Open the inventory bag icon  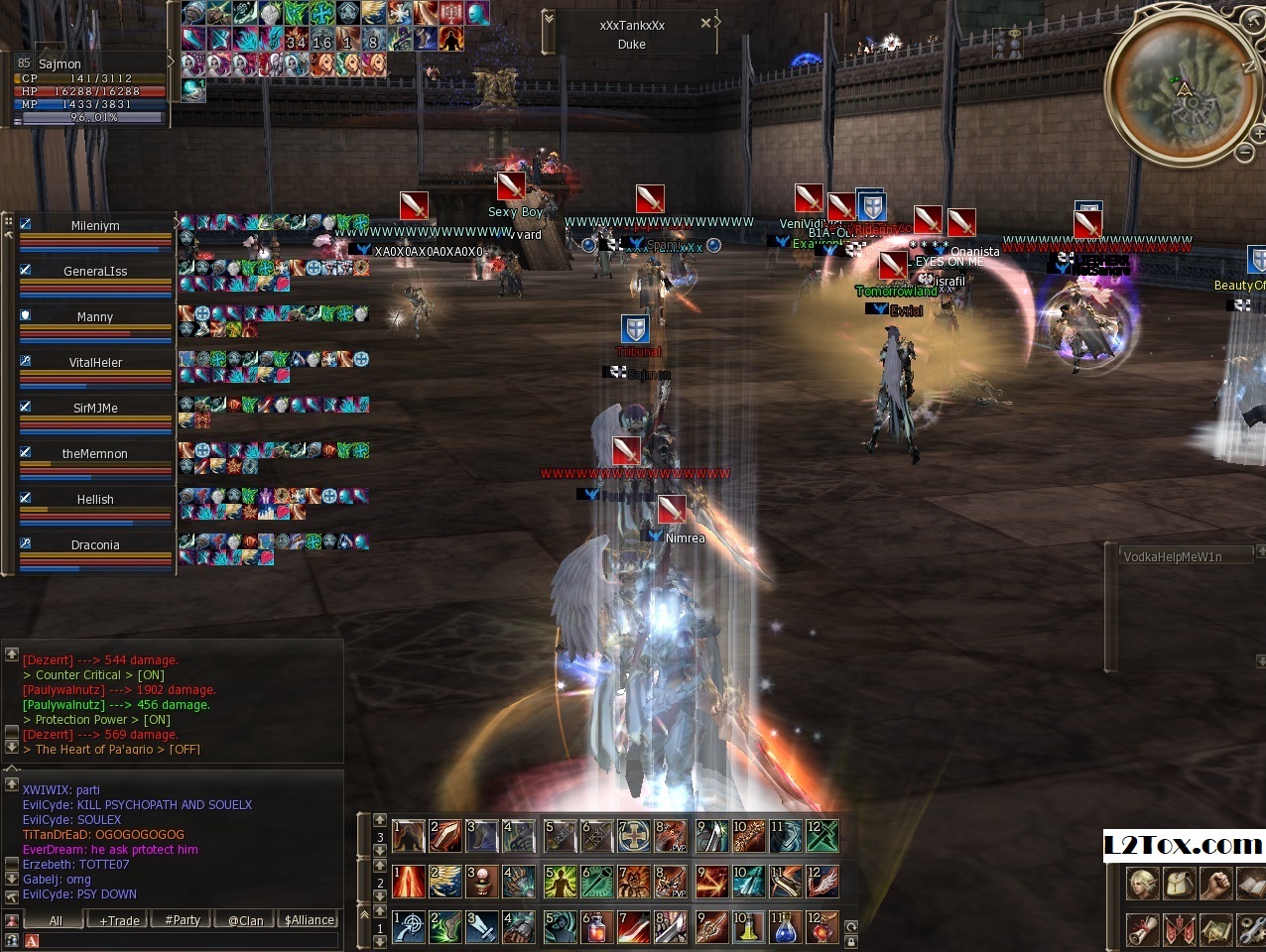[1180, 883]
